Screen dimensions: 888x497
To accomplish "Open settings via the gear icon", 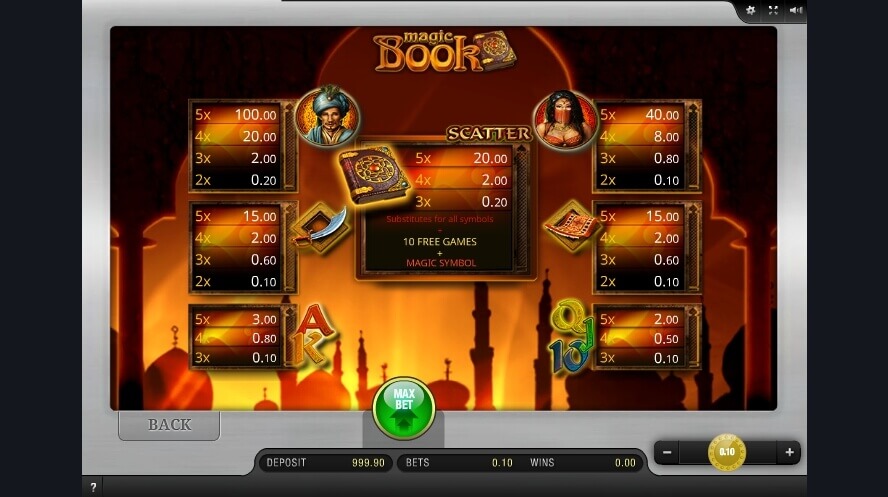I will point(751,10).
